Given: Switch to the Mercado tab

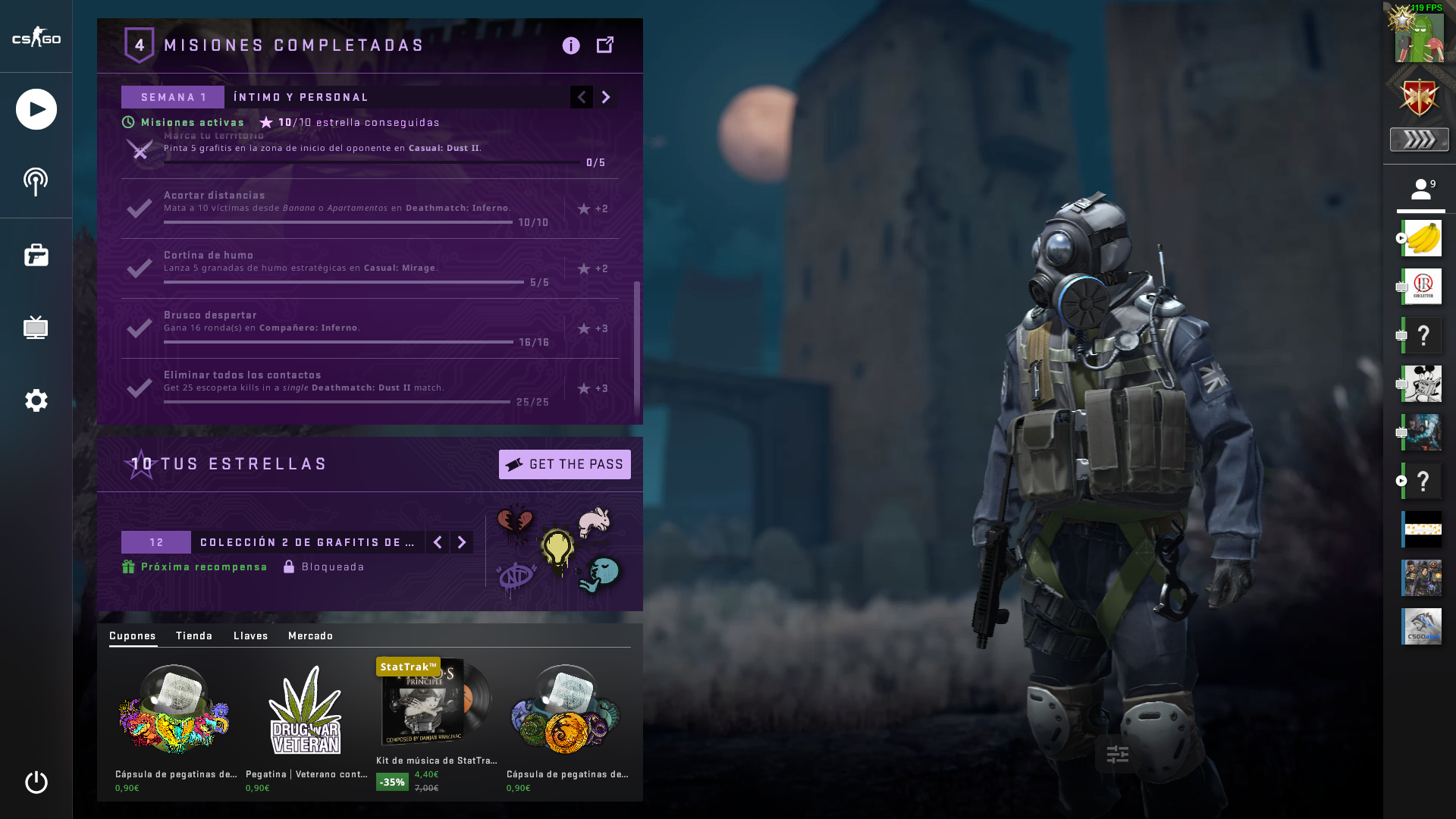Looking at the screenshot, I should click(311, 635).
